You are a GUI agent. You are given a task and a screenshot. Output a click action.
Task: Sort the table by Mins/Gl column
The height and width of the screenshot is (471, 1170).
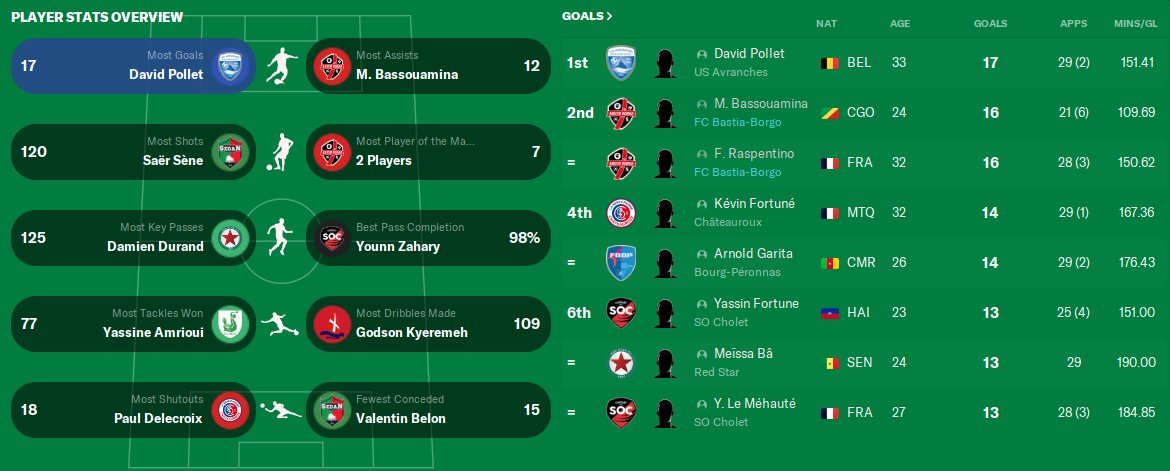tap(1134, 23)
